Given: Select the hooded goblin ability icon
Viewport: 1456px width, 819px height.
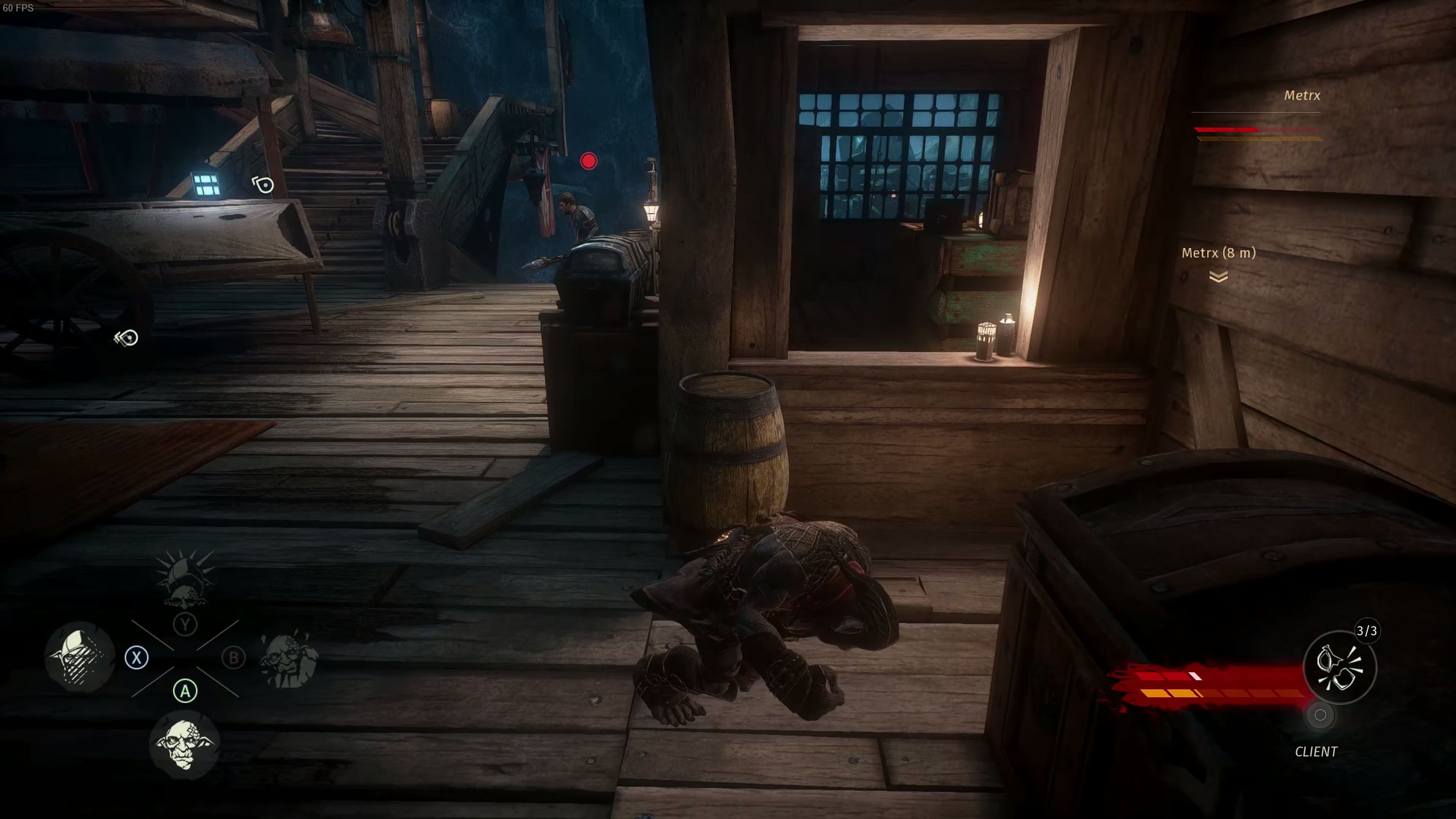Looking at the screenshot, I should (x=80, y=657).
